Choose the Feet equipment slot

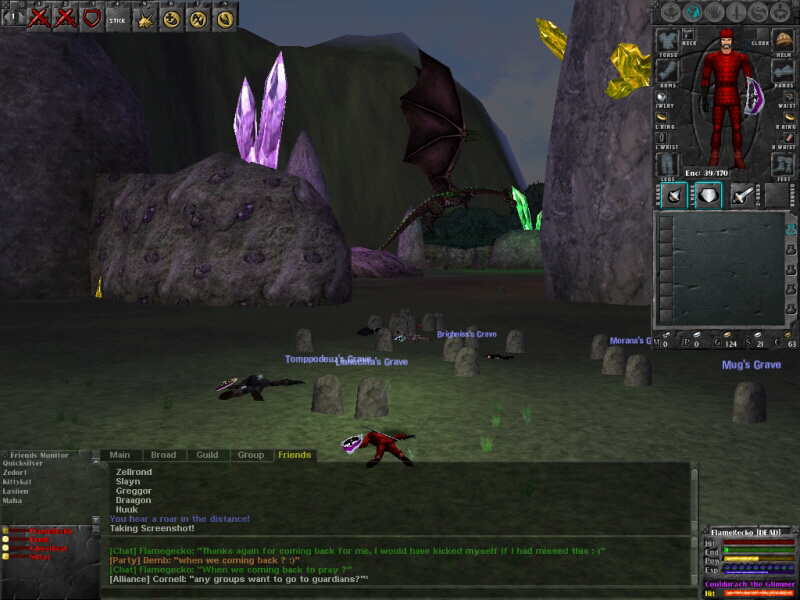pos(783,163)
